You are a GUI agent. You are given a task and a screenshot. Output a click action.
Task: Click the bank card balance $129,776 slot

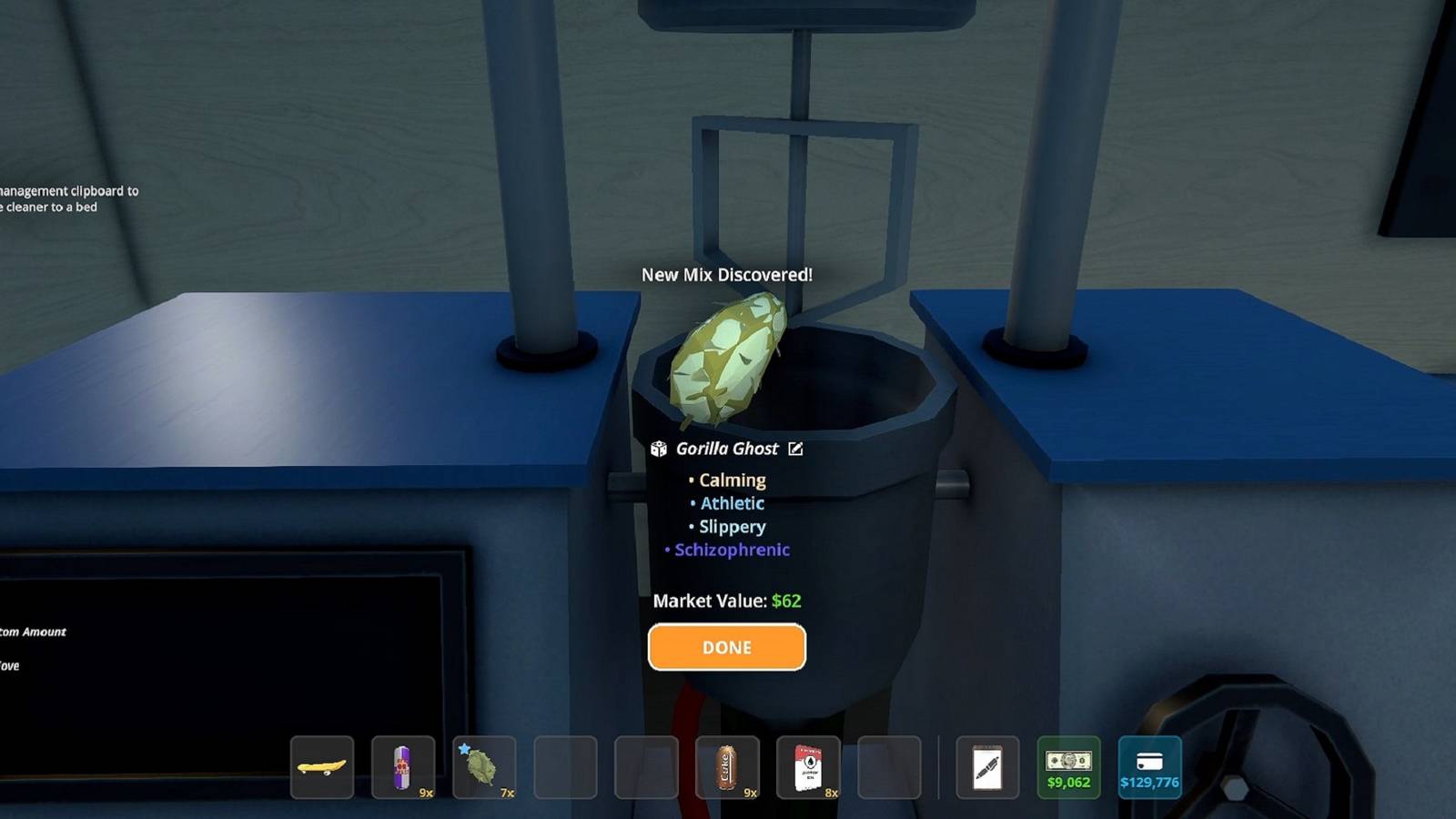pyautogui.click(x=1149, y=767)
